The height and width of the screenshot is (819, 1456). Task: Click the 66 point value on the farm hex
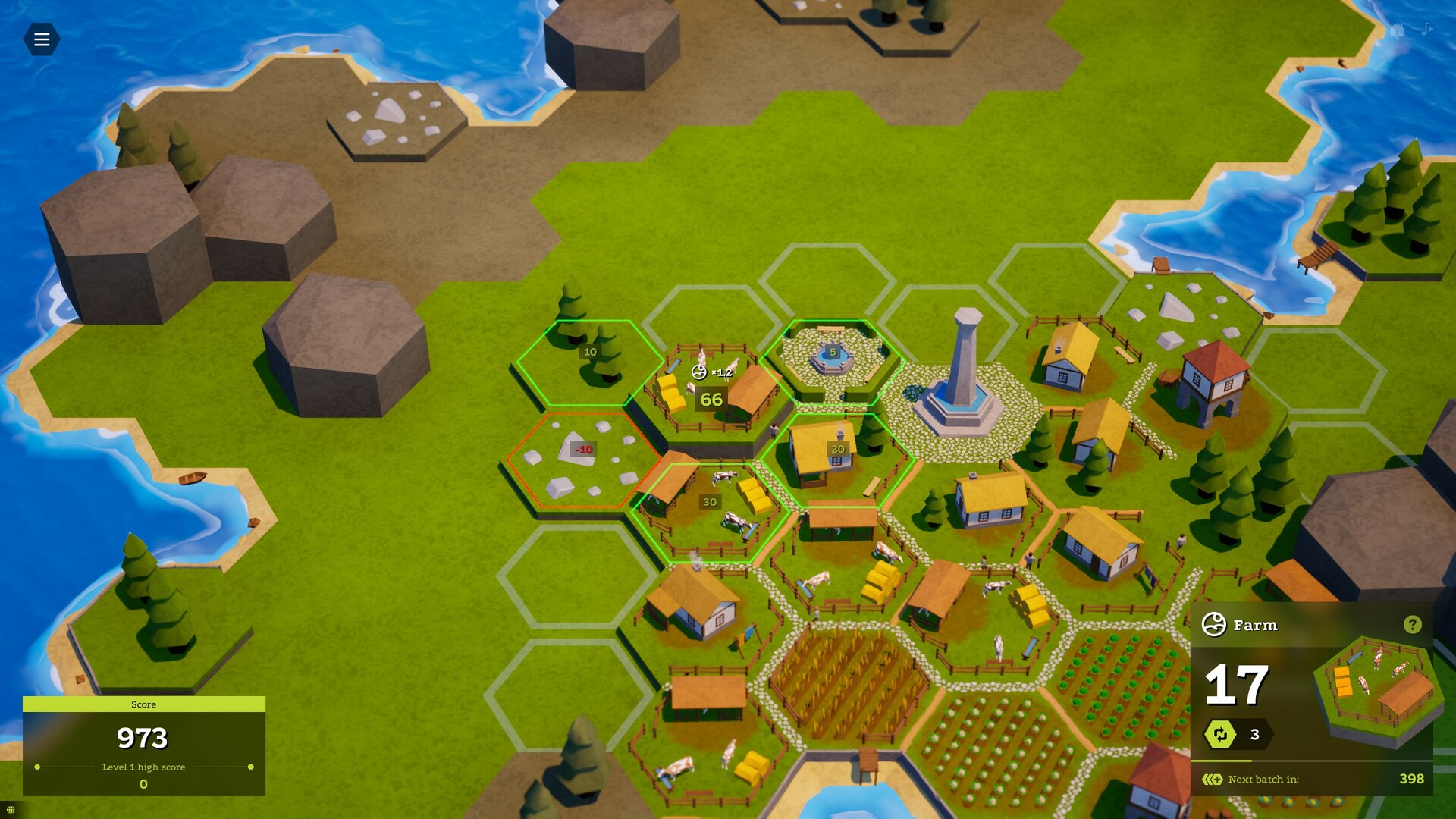pos(710,400)
